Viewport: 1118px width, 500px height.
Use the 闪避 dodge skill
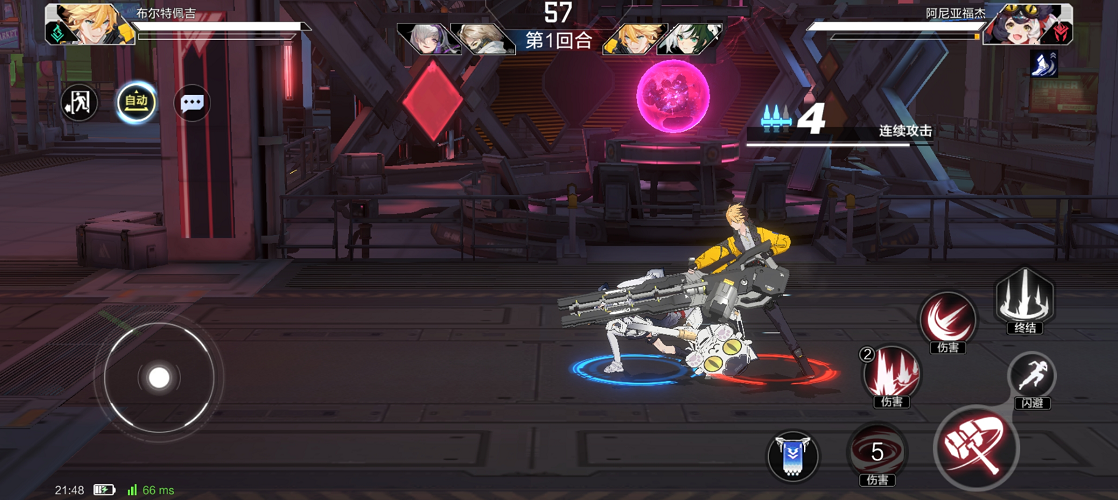(1031, 376)
